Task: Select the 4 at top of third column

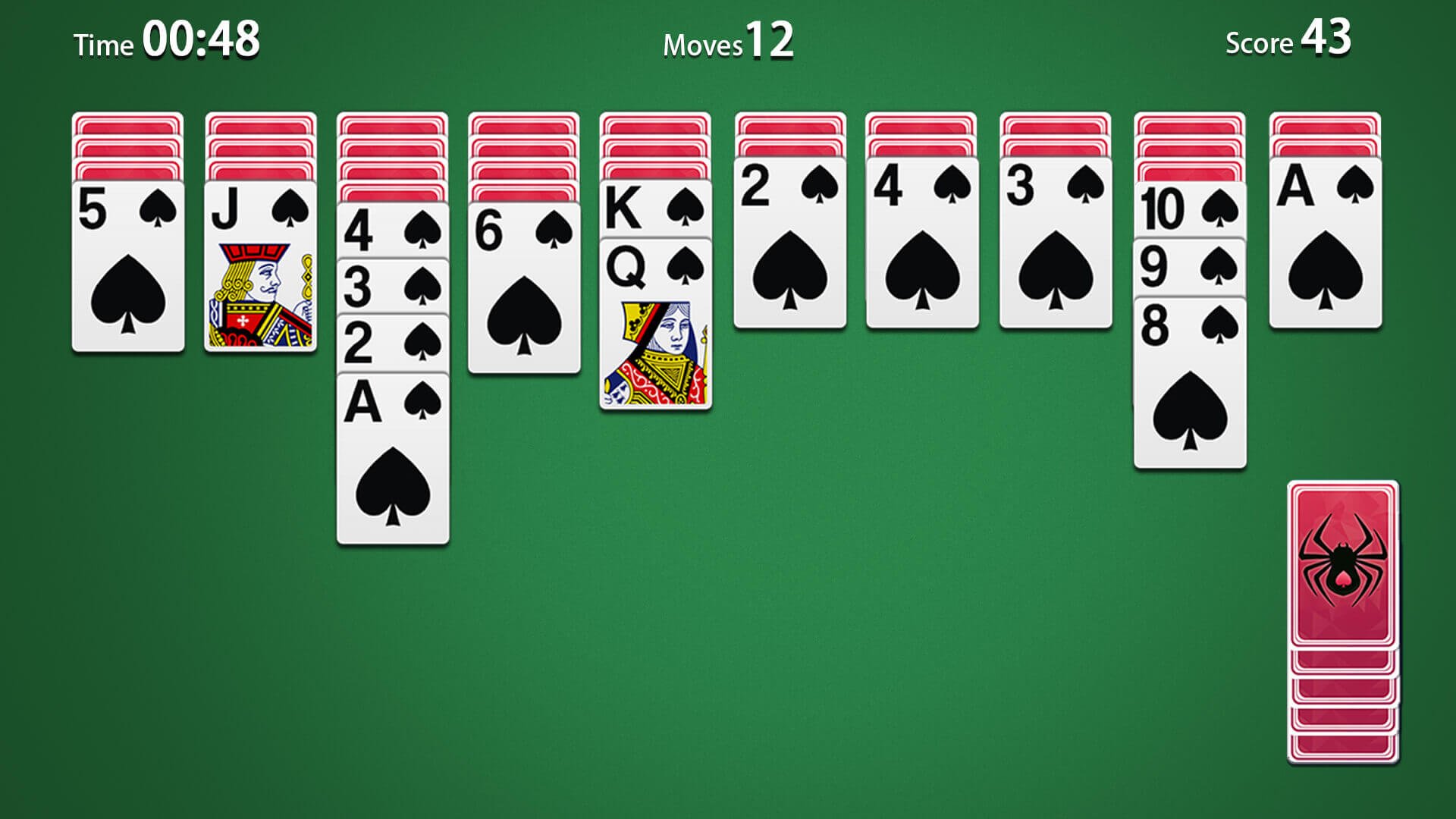Action: coord(392,231)
